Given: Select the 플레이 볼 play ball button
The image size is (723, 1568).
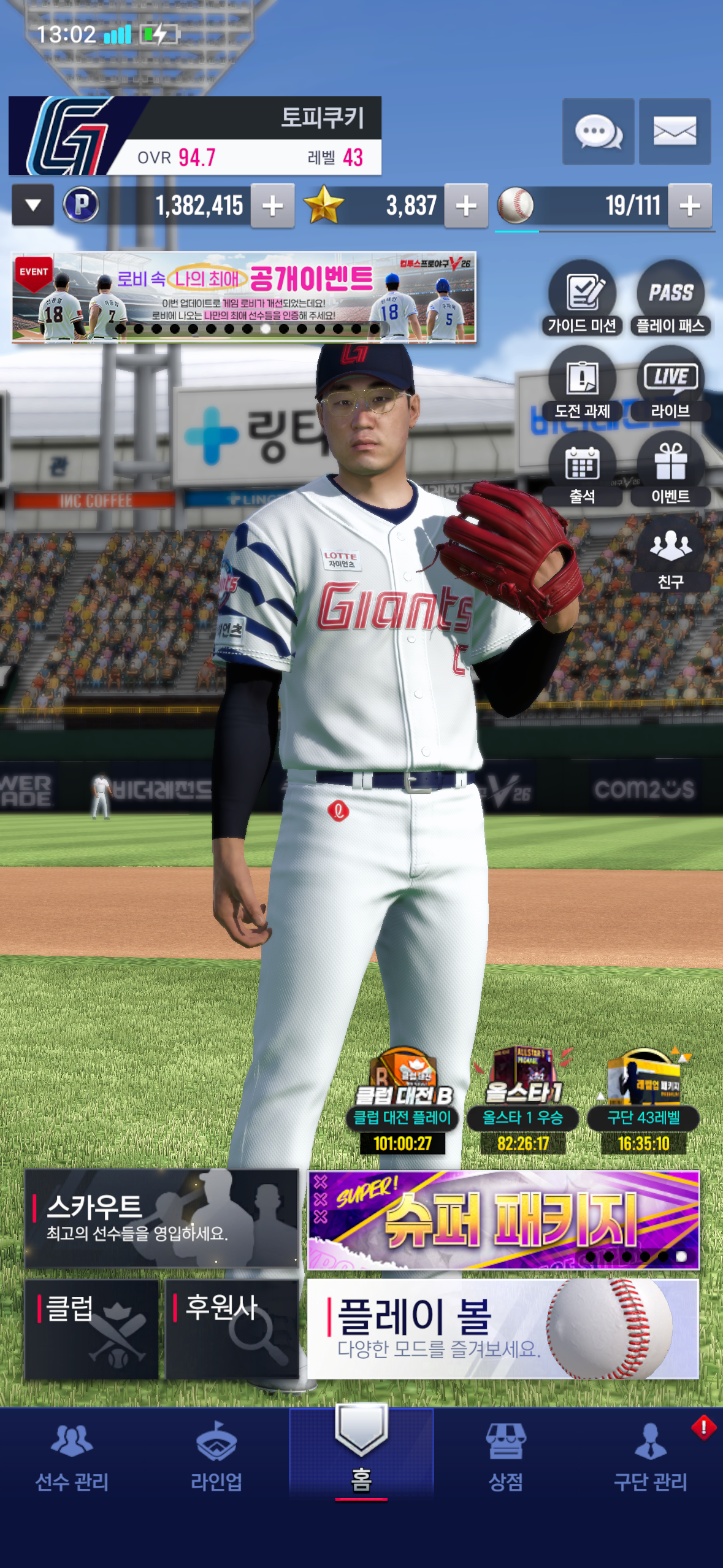Looking at the screenshot, I should tap(503, 1329).
